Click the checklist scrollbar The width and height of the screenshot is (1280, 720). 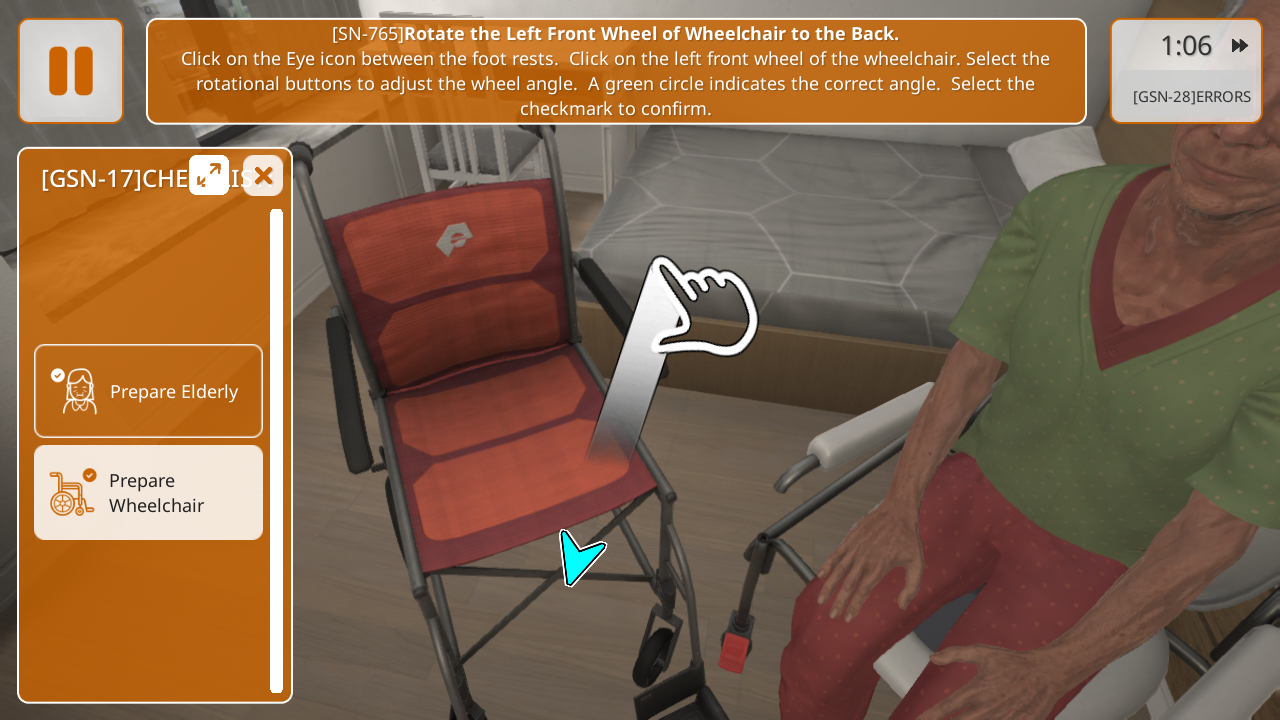276,450
